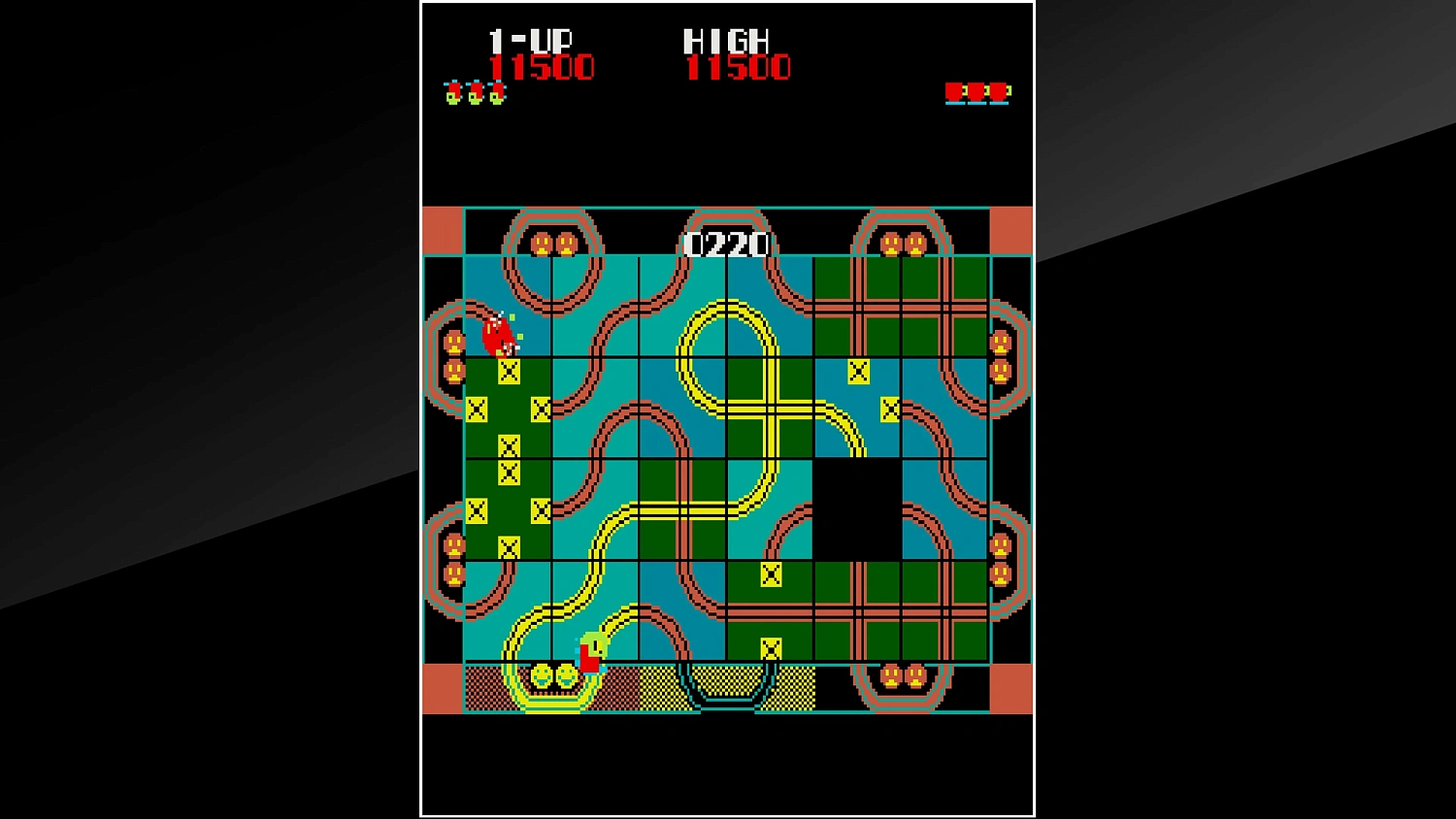Click the HIGH label at the top

pos(725,40)
